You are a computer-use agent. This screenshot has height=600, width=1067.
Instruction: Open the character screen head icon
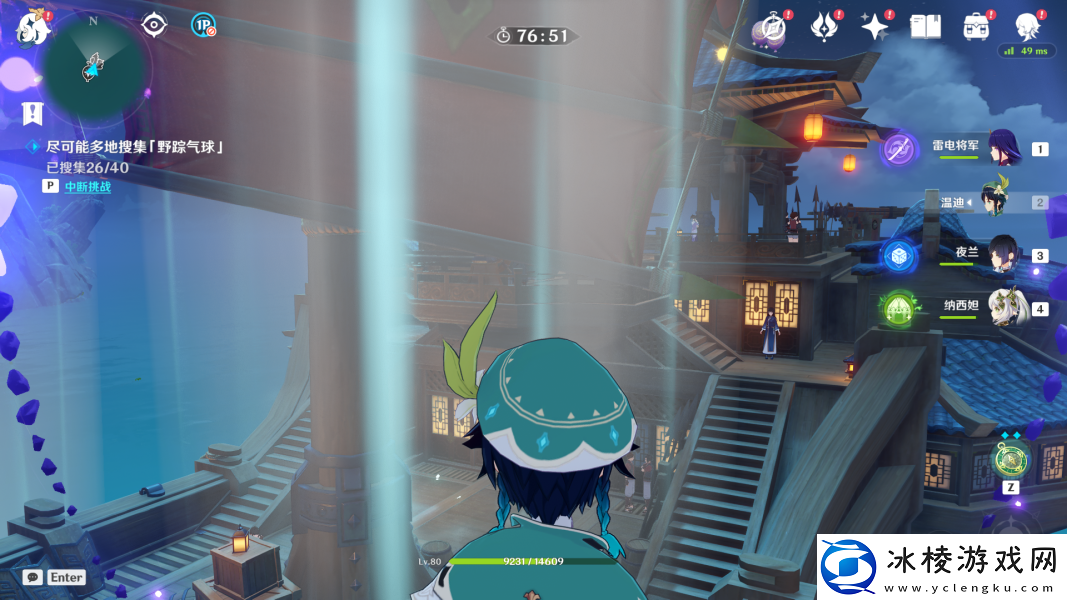point(1027,27)
